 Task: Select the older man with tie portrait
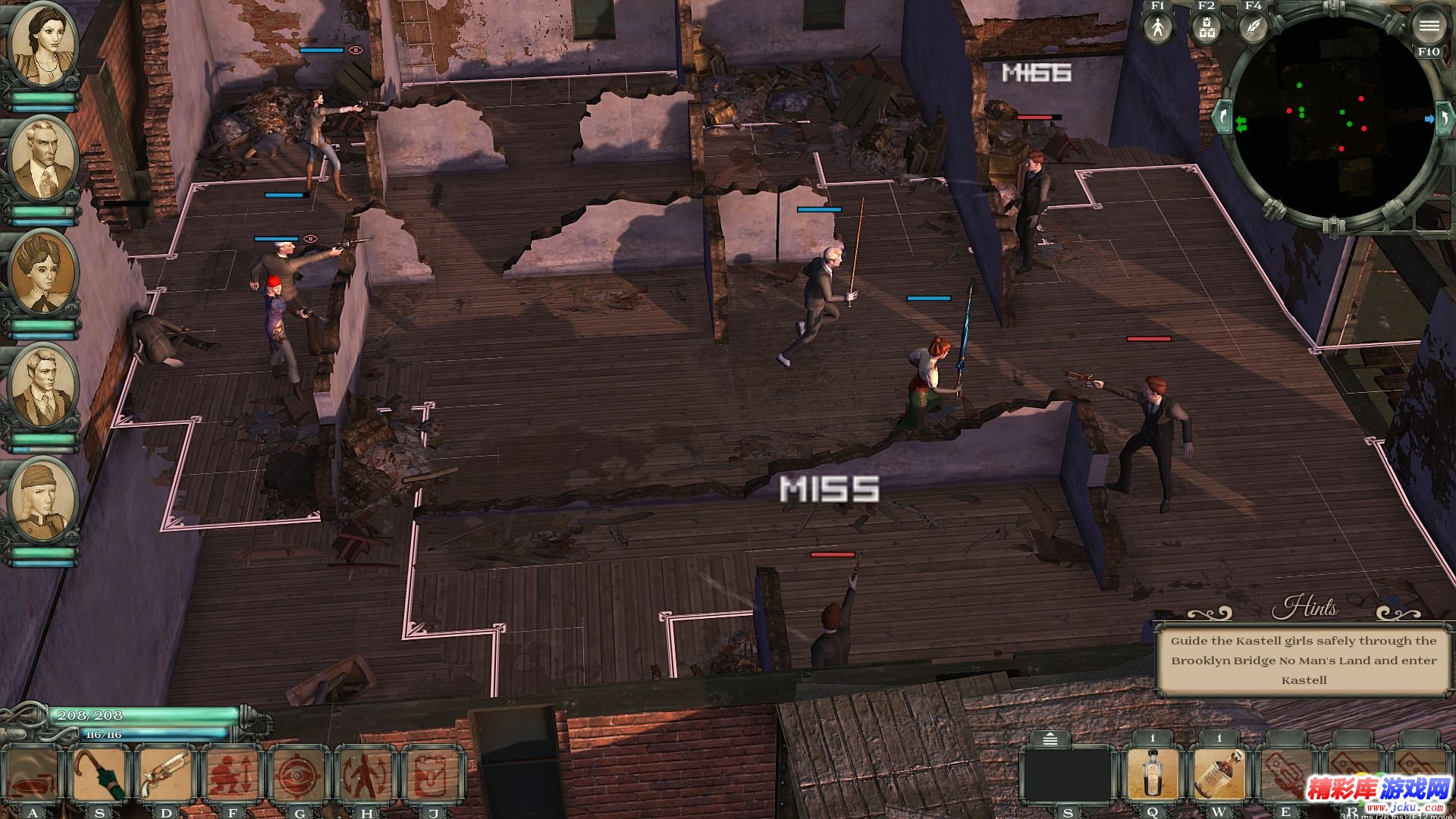coord(42,159)
